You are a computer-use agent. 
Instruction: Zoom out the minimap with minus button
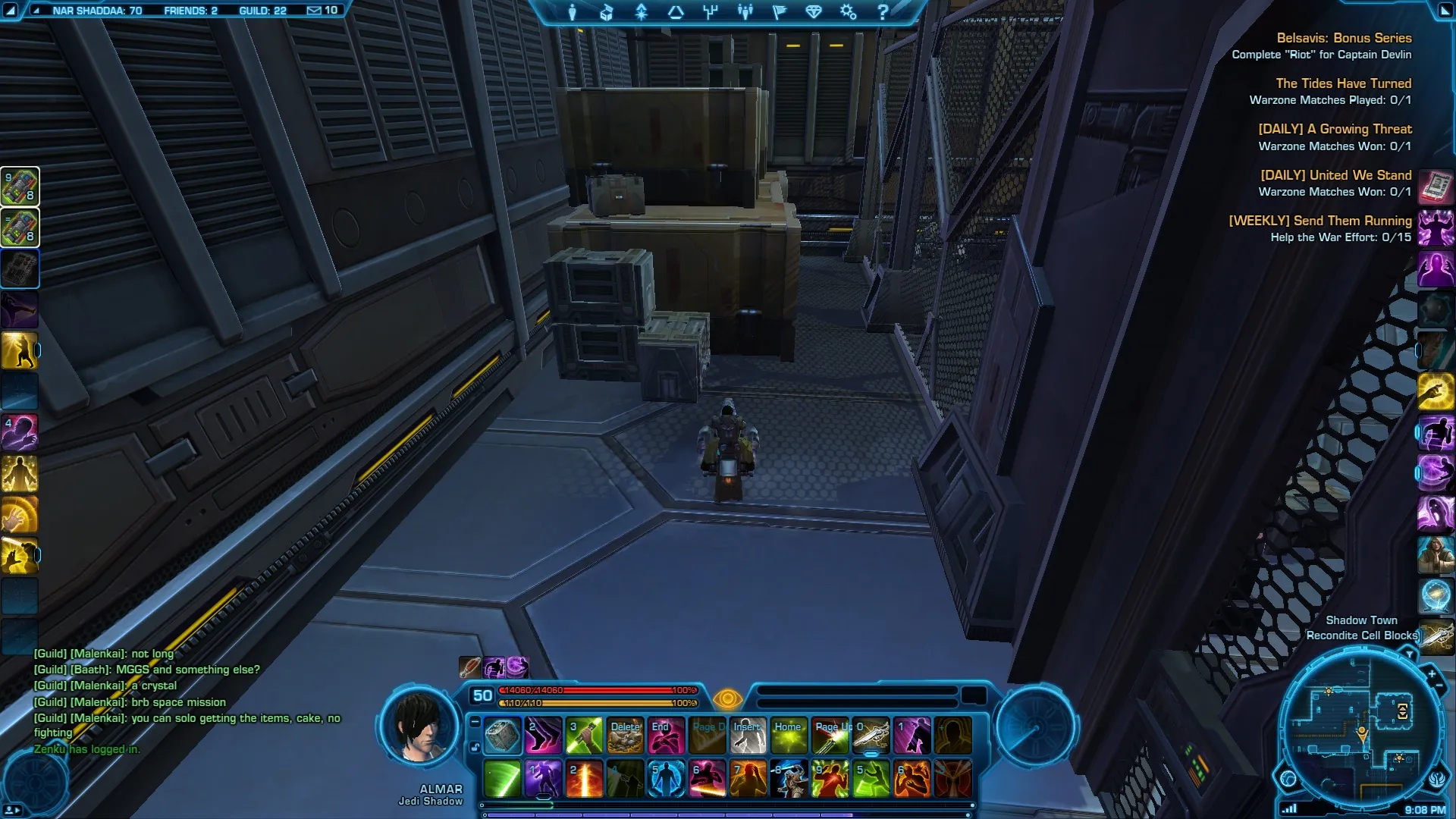[x=1439, y=686]
